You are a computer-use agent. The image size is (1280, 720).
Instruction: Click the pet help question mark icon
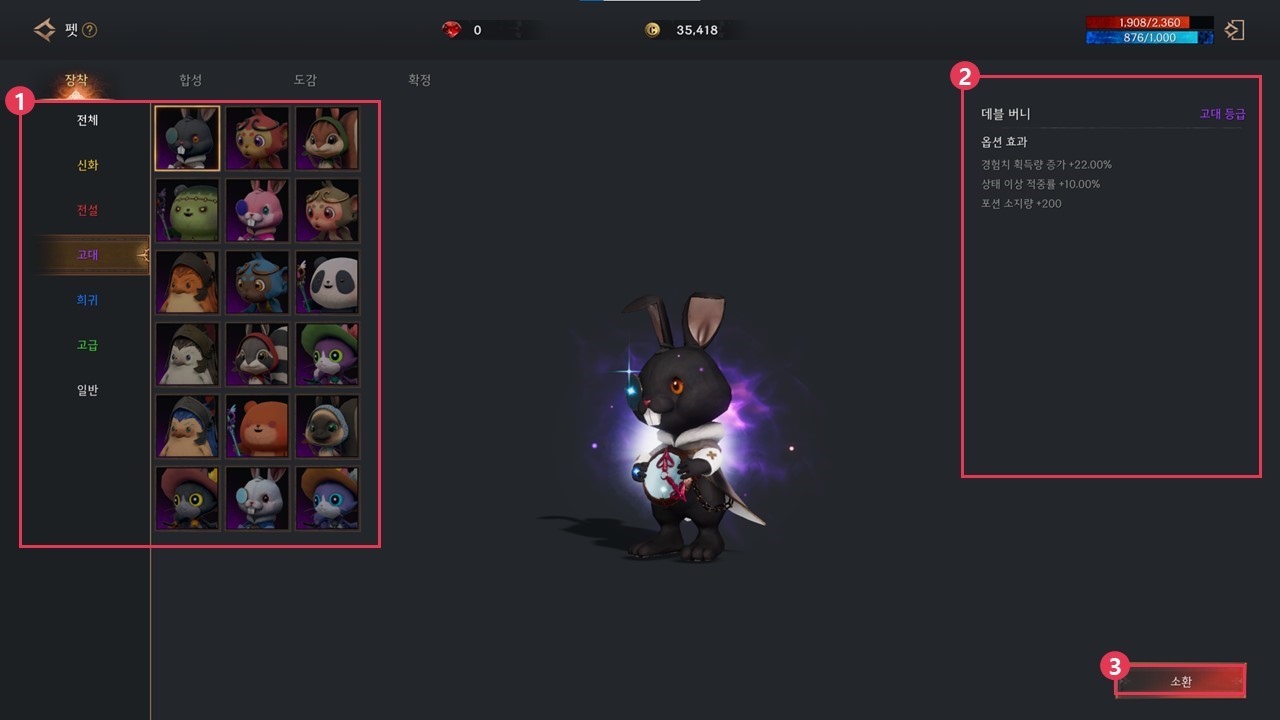[x=90, y=31]
